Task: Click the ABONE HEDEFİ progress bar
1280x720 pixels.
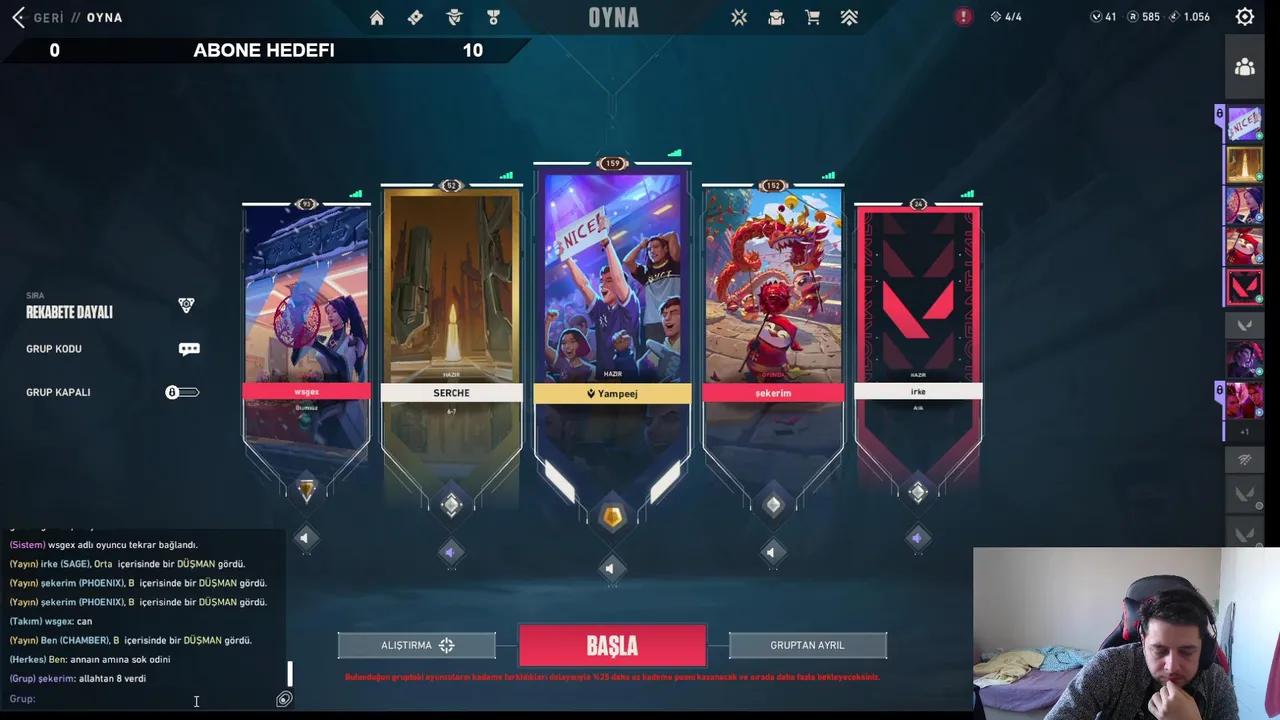Action: point(263,50)
